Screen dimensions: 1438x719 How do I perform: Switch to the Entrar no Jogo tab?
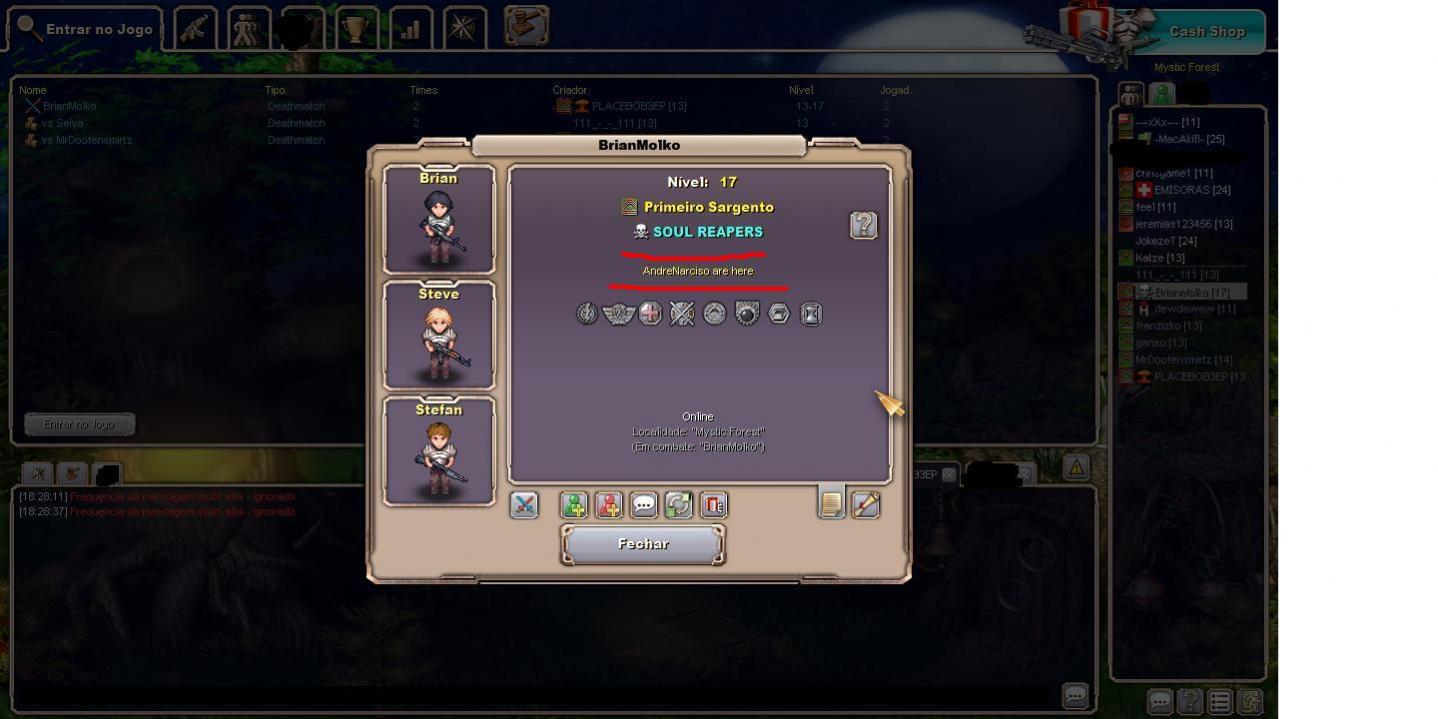[x=86, y=29]
